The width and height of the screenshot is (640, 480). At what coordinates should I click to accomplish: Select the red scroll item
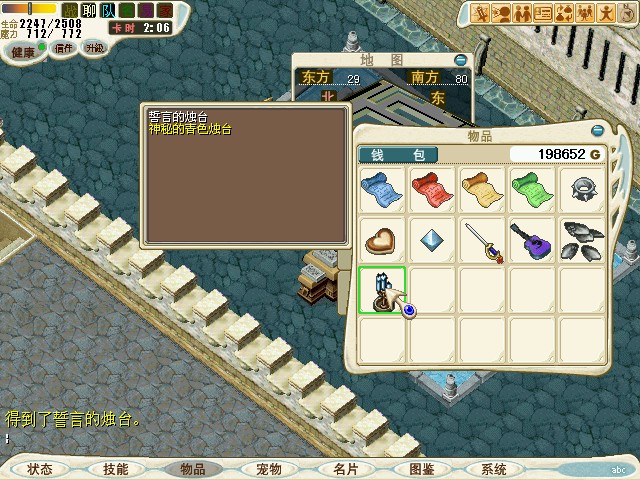(x=432, y=187)
